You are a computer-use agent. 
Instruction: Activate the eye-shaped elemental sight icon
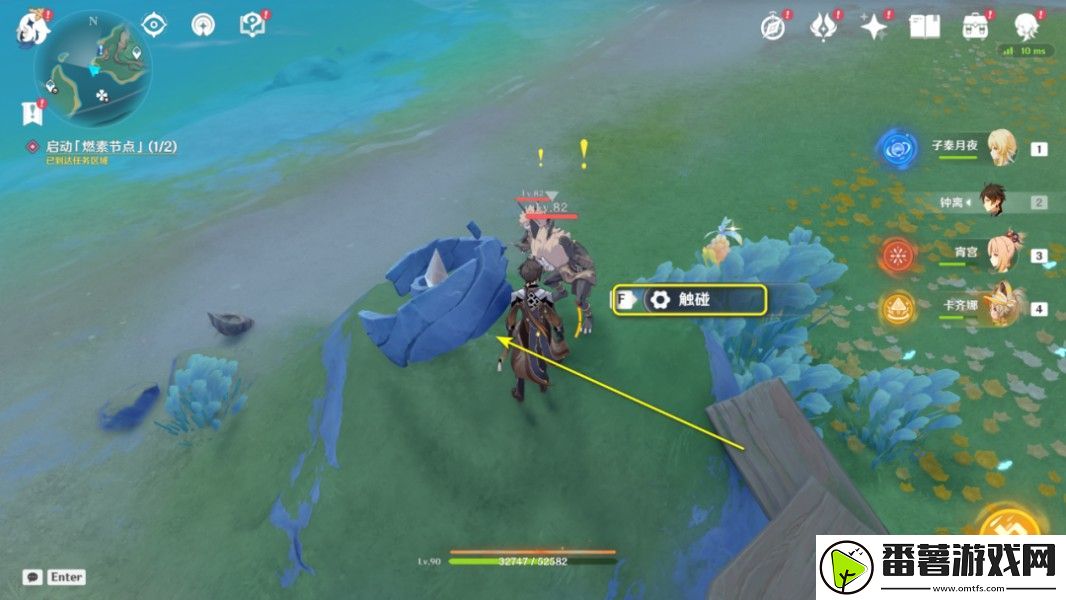tap(154, 26)
